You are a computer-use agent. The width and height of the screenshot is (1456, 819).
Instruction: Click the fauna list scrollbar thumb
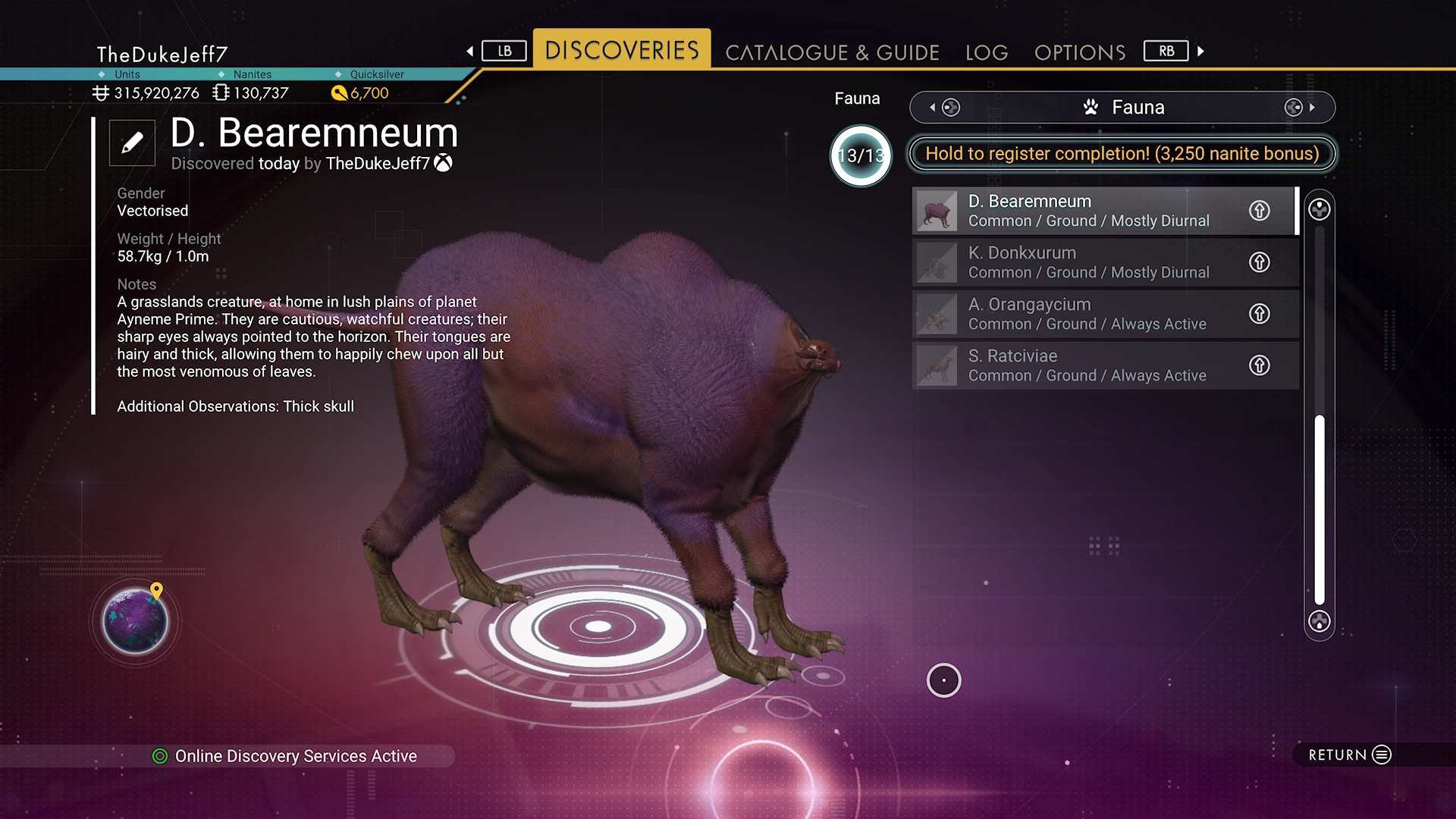coord(1319,510)
